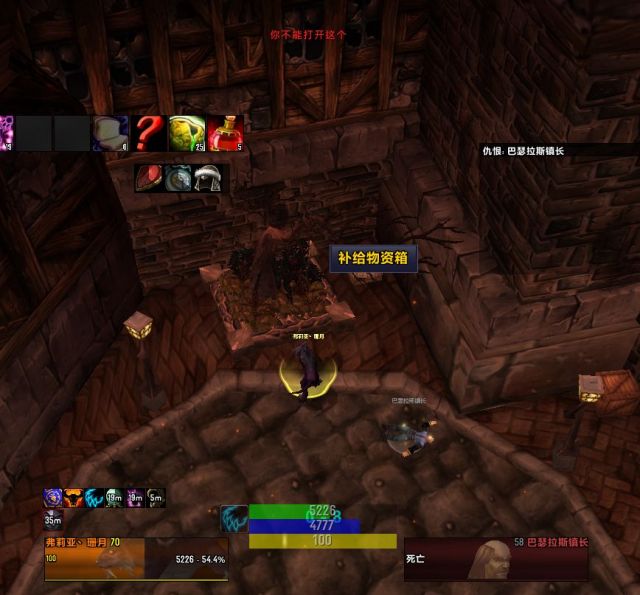Click the orange bull head buff icon
This screenshot has height=595, width=640.
[73, 497]
